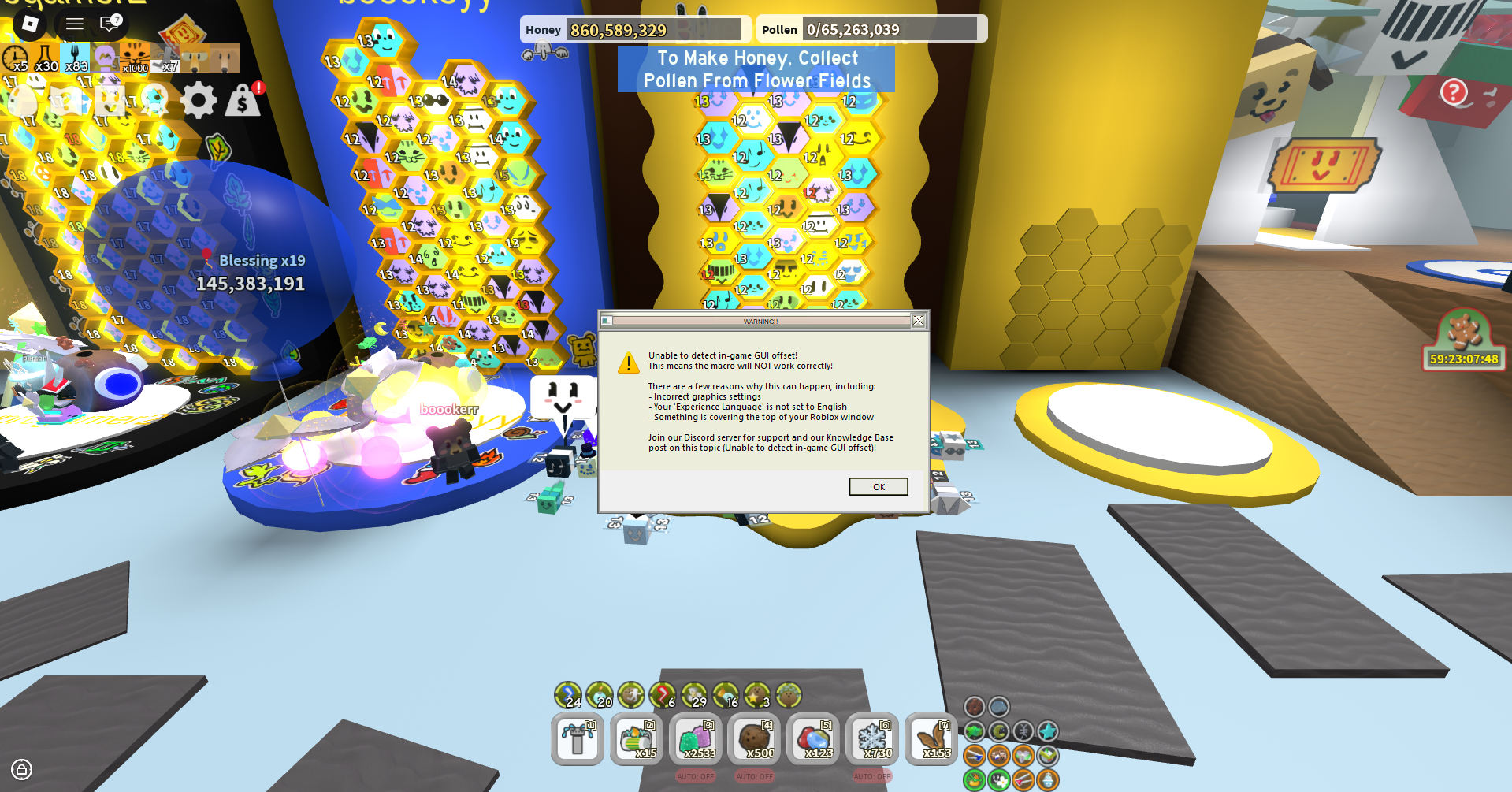Open the in-game settings gear
The image size is (1512, 792).
(198, 101)
